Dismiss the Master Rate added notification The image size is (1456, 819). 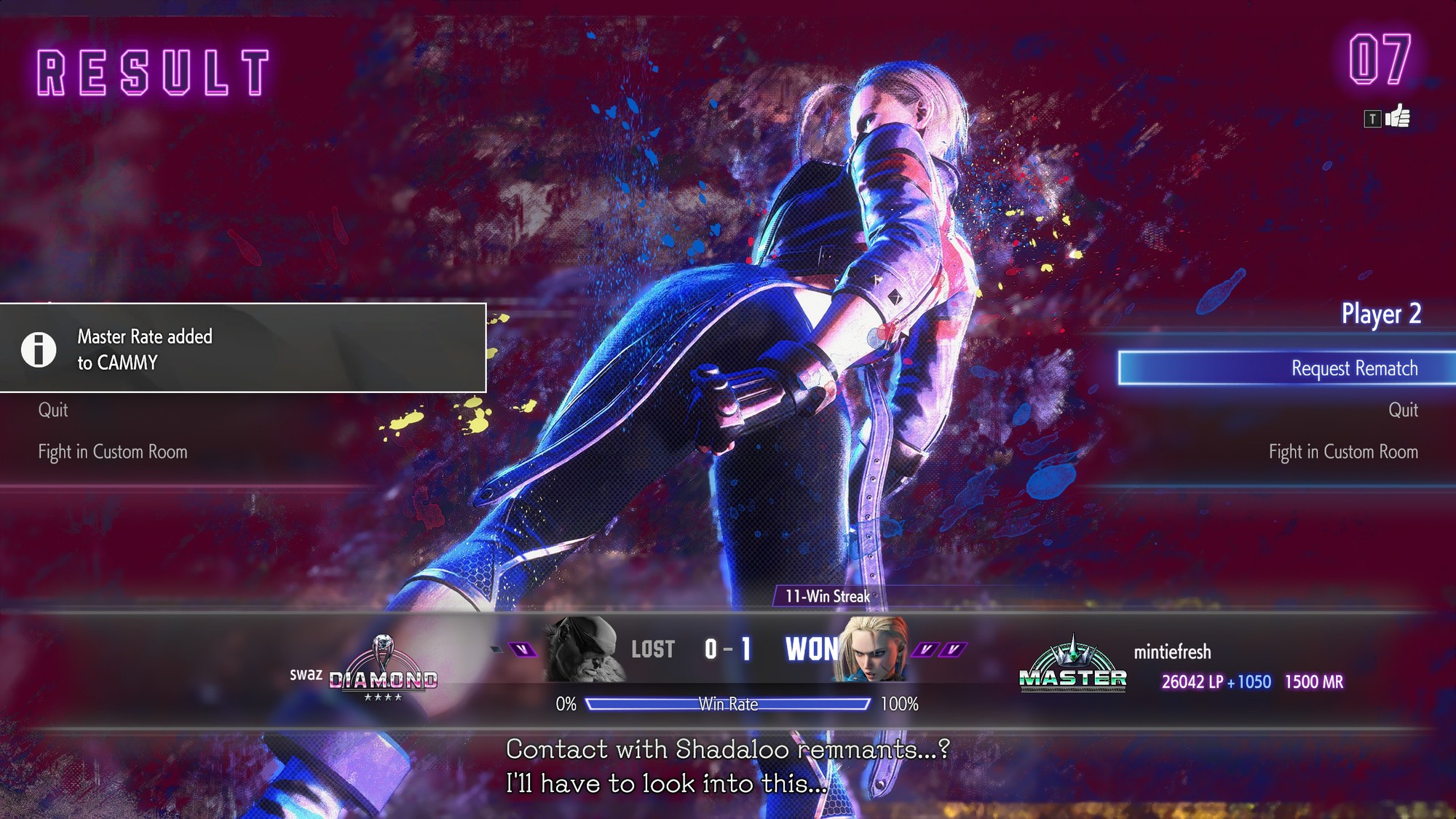[242, 348]
